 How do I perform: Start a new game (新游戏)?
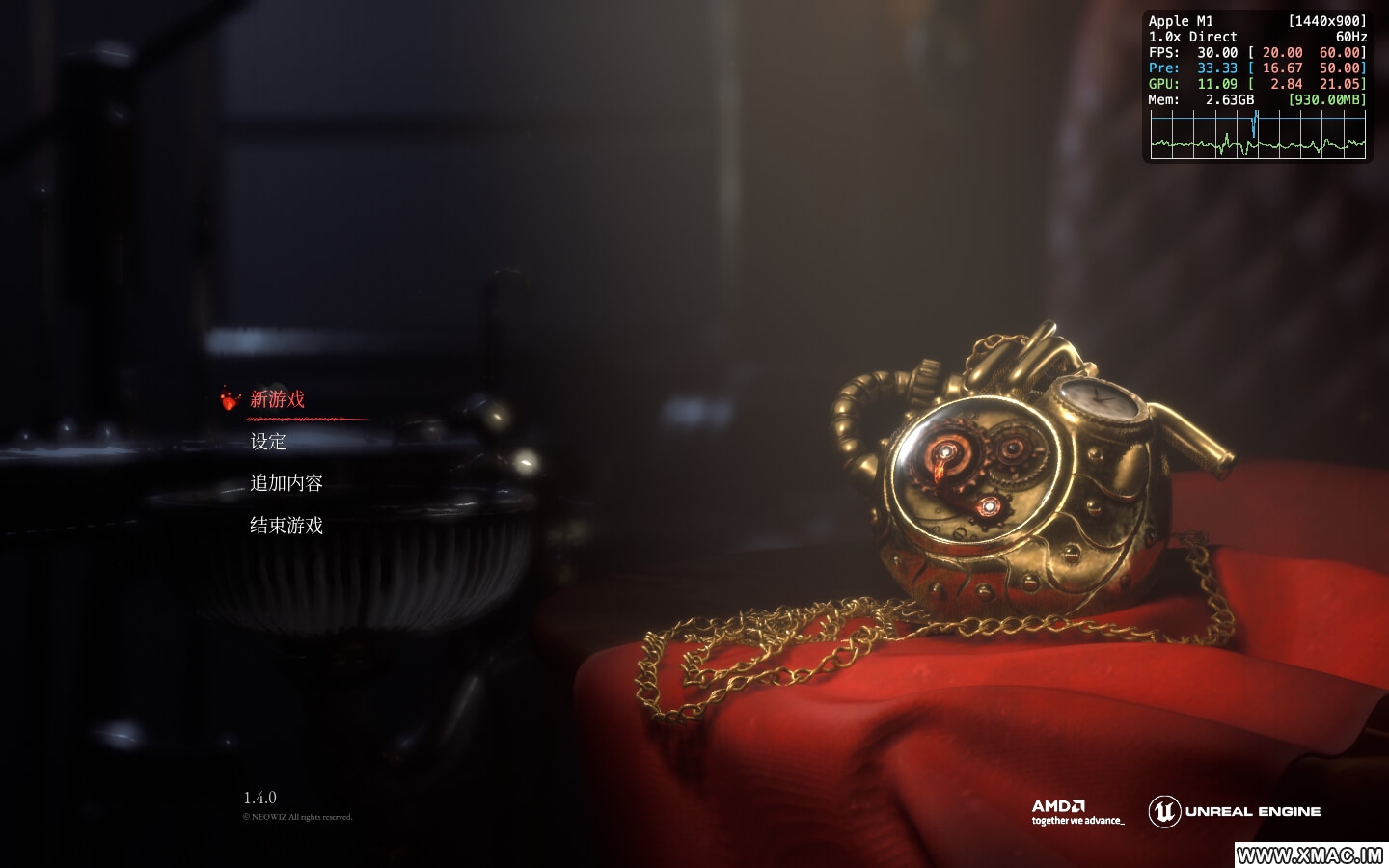[x=277, y=399]
